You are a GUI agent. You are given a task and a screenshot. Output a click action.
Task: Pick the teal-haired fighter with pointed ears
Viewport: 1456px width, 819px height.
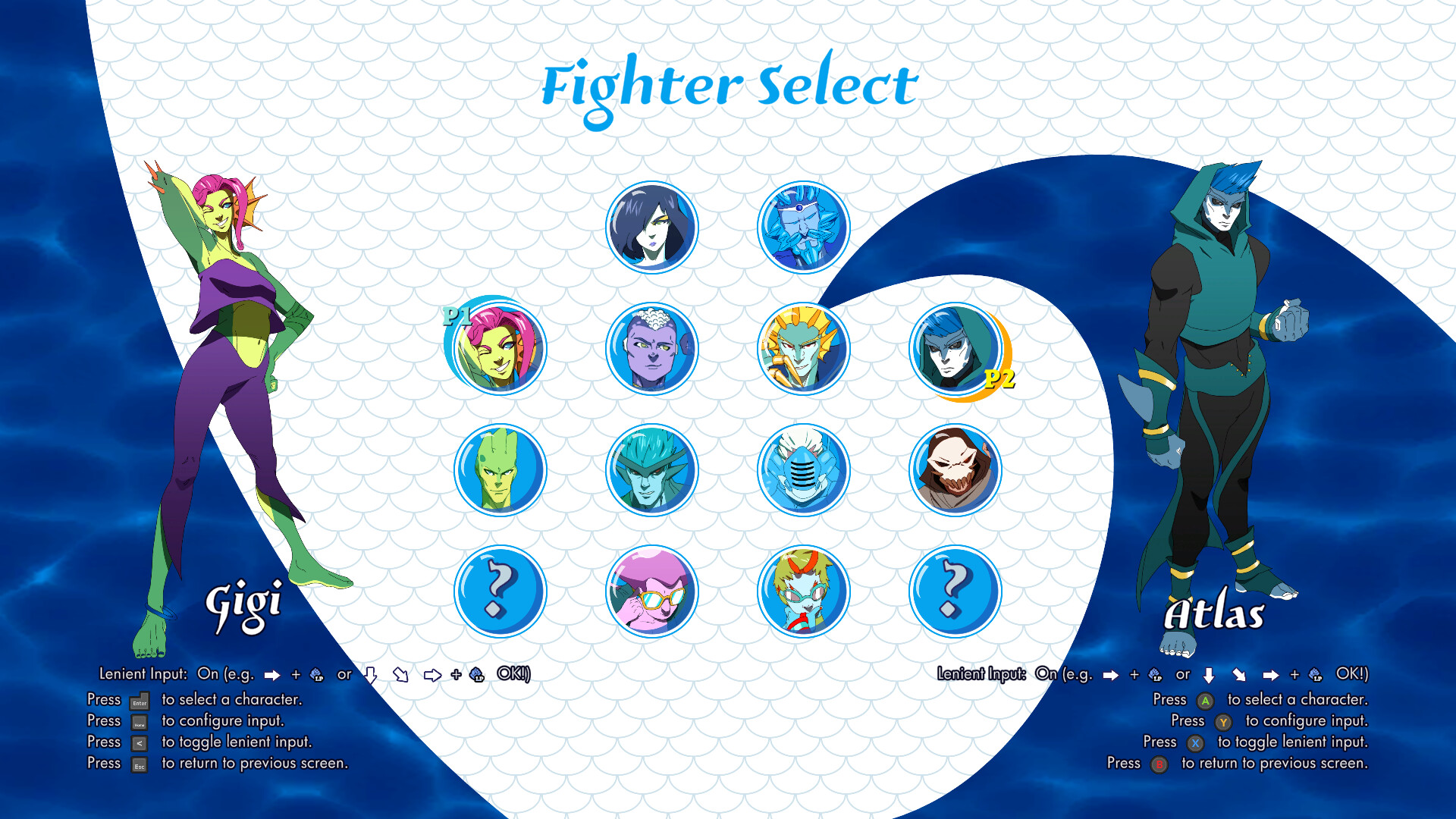click(652, 470)
